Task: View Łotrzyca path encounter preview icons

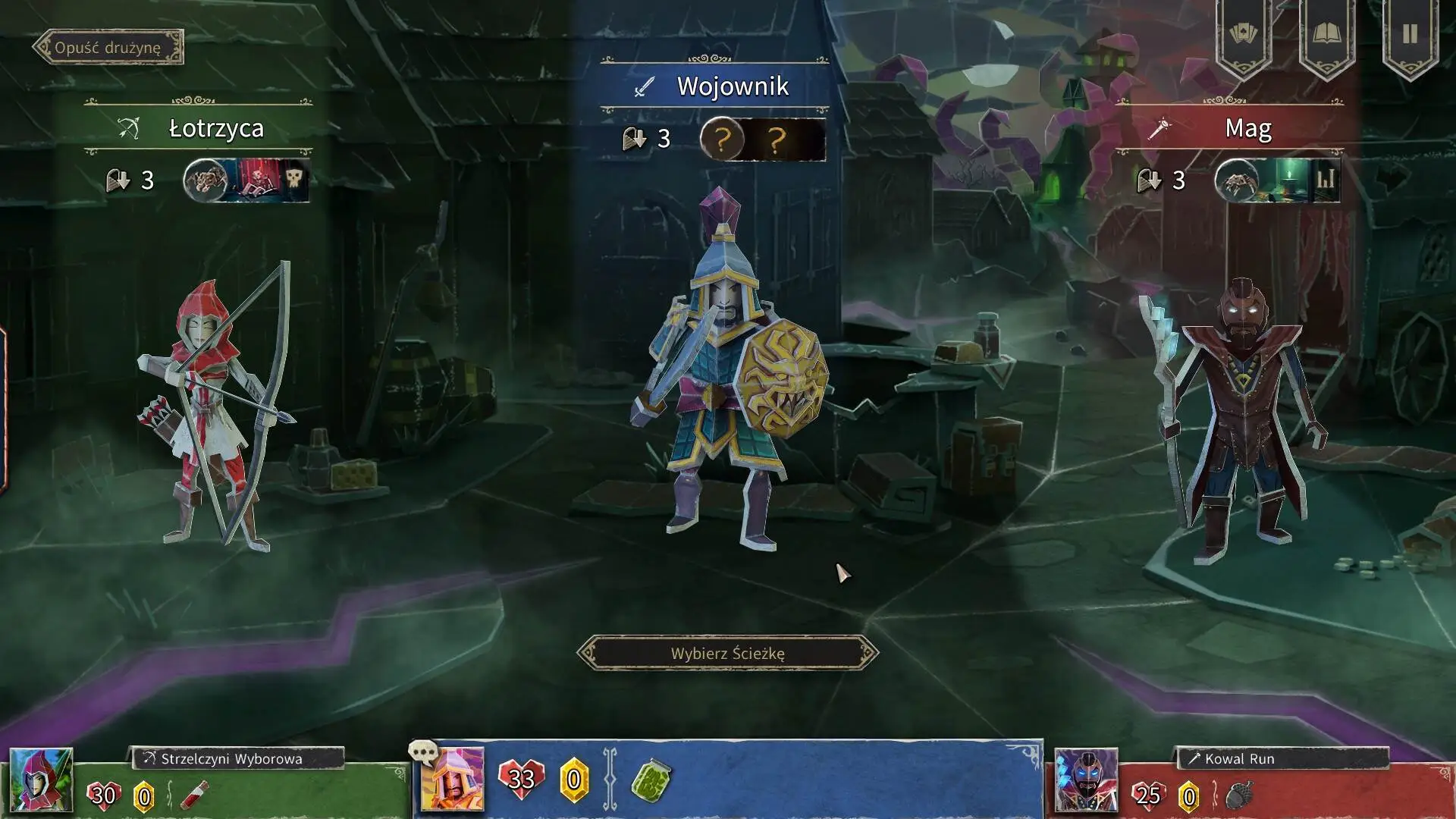Action: pos(246,180)
